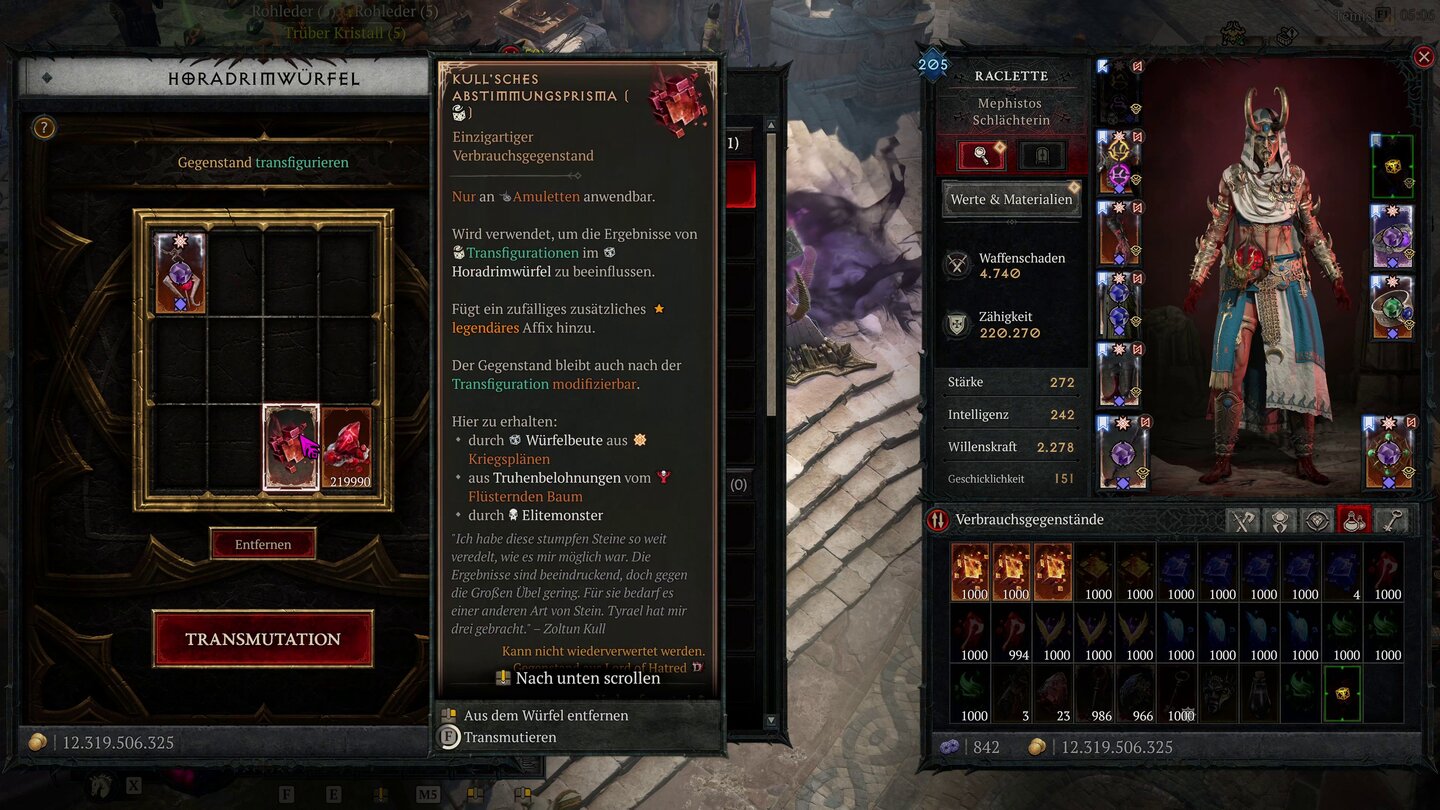Open the gems inventory filter icon
Image resolution: width=1440 pixels, height=810 pixels.
1317,519
